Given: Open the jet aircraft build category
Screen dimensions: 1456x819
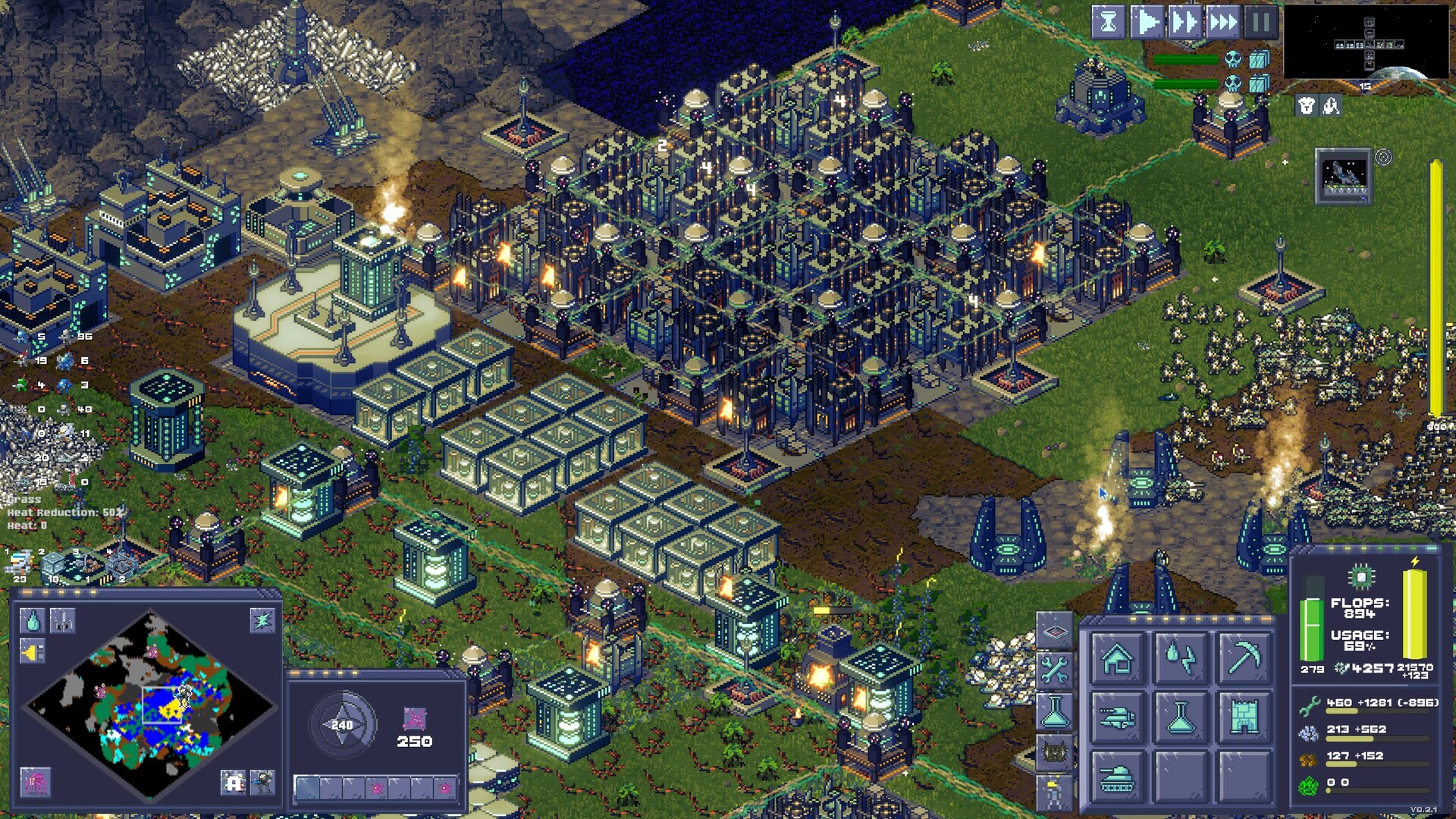Looking at the screenshot, I should coord(1116,717).
